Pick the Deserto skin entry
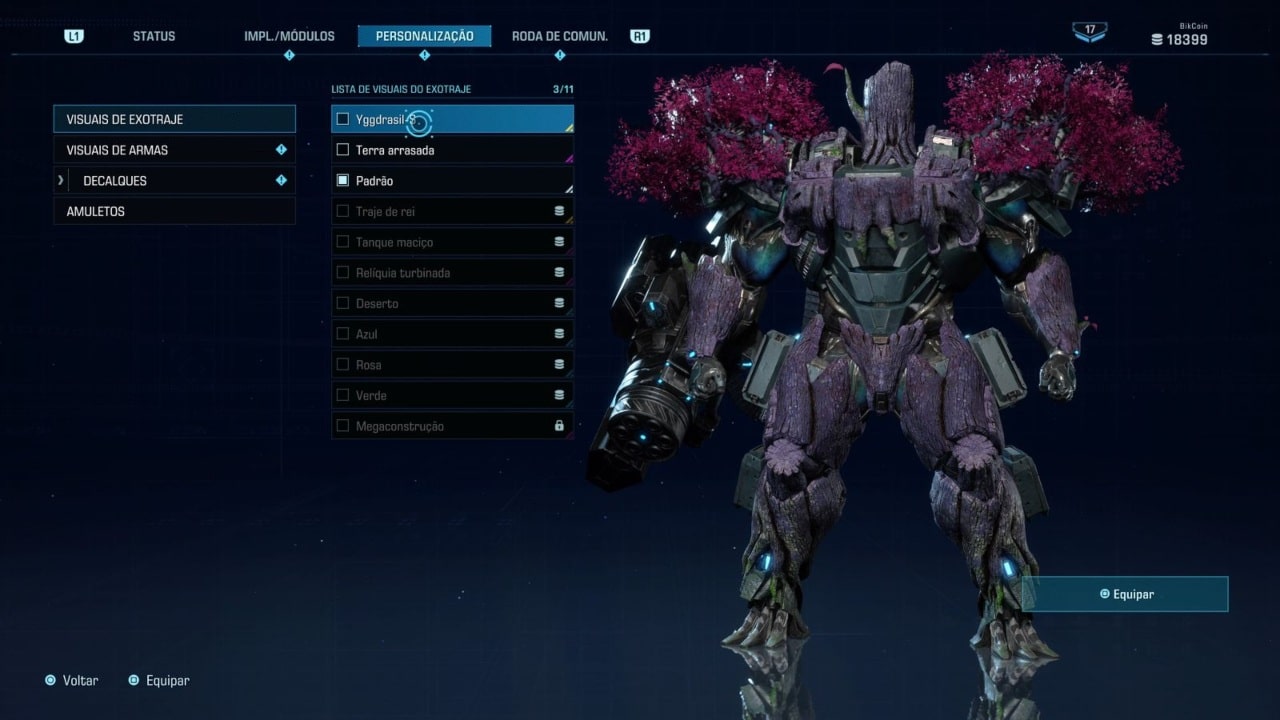 (x=452, y=304)
